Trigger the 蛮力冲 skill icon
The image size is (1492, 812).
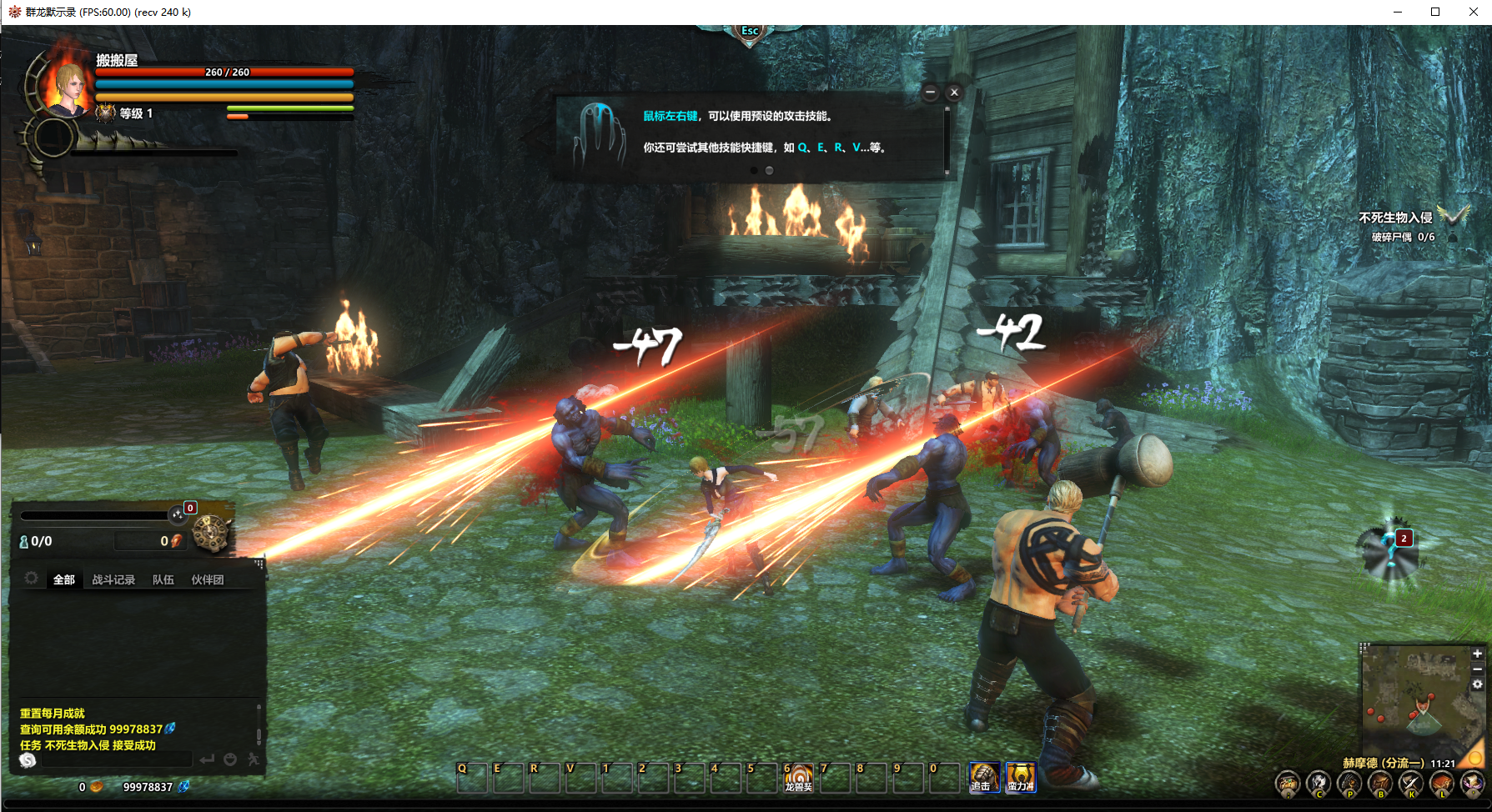pos(1021,777)
